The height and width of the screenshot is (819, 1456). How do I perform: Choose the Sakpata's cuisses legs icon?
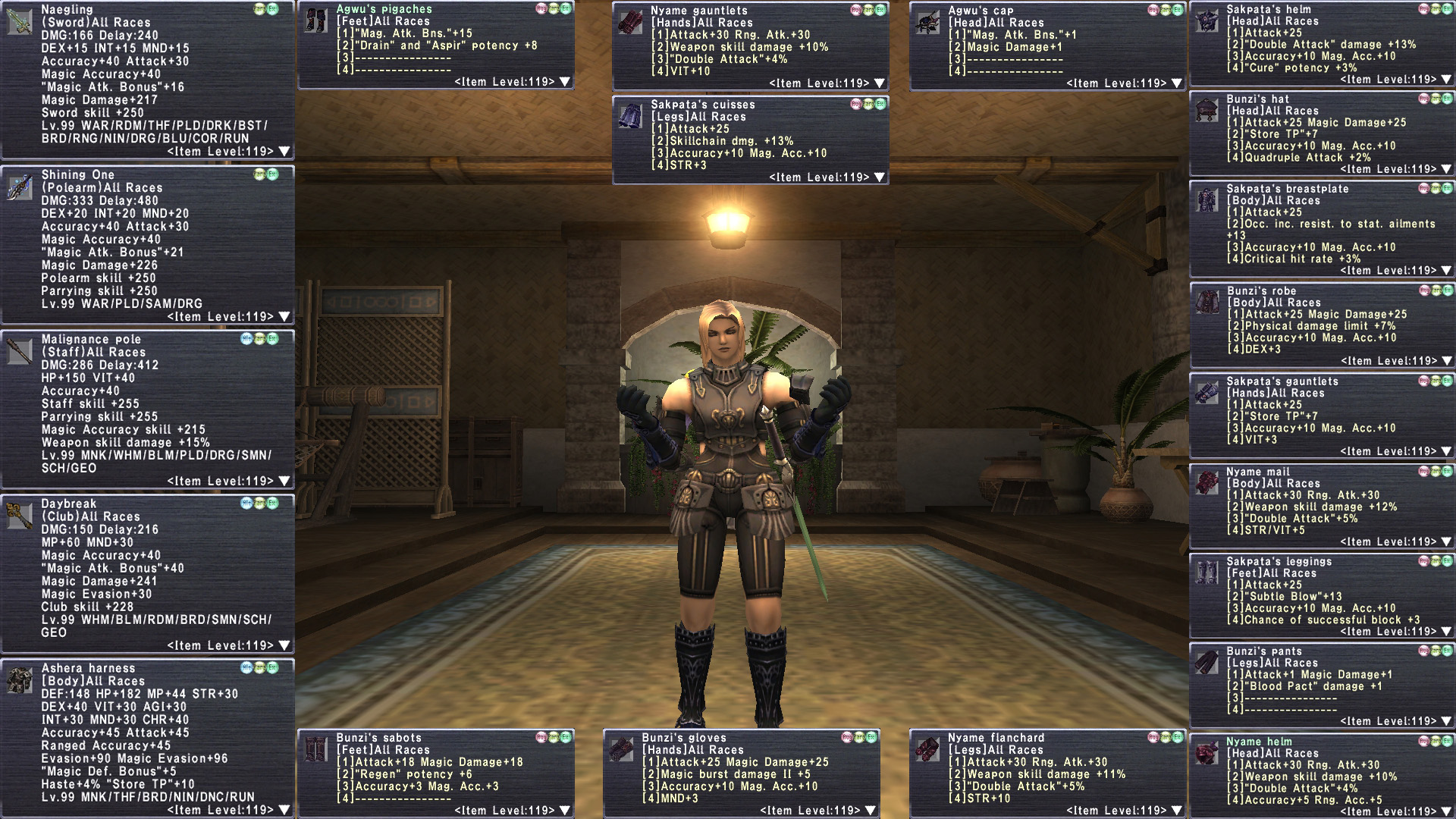pos(629,117)
